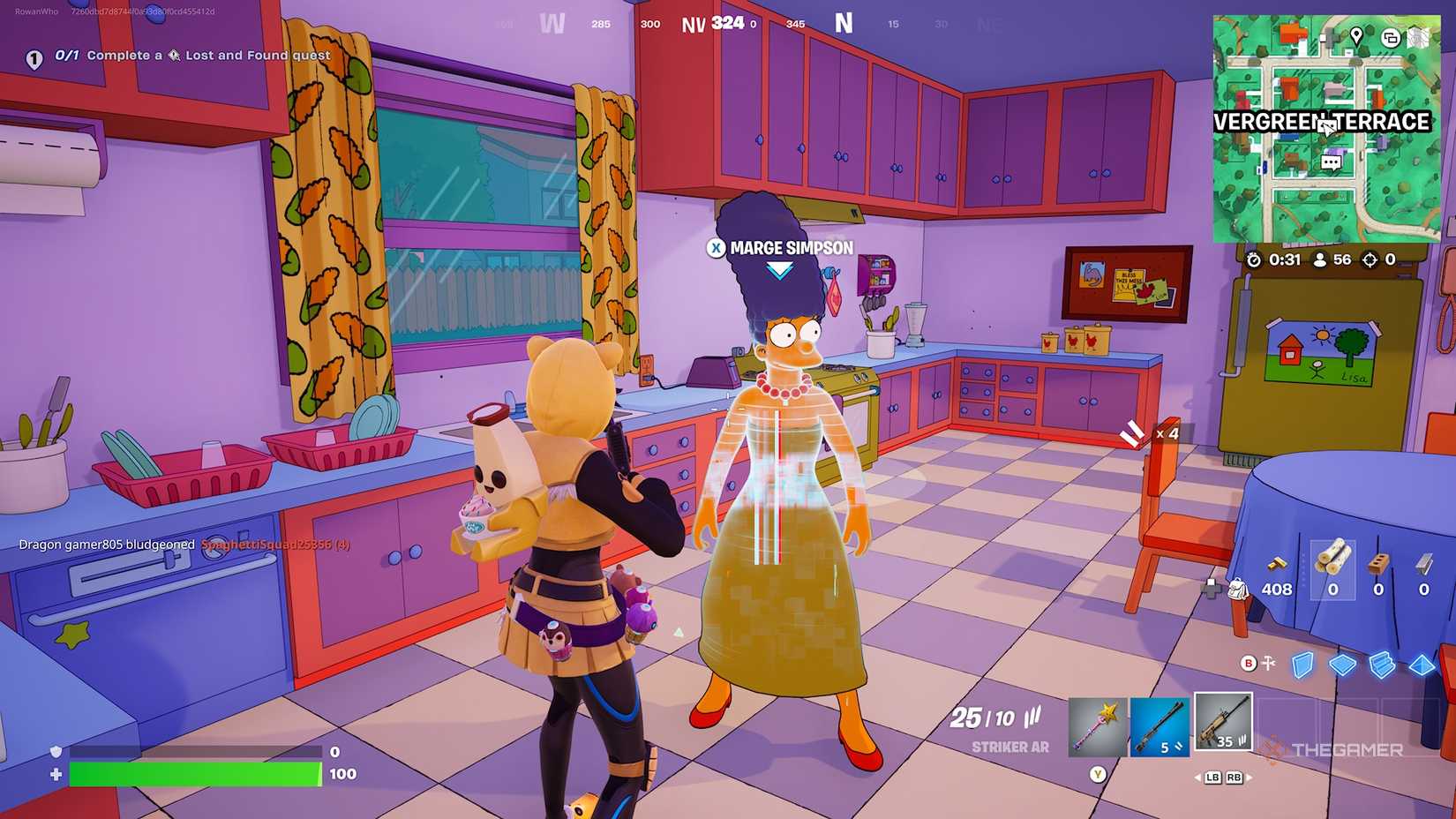This screenshot has height=819, width=1456.
Task: Click the brick resource icon
Action: point(1379,564)
